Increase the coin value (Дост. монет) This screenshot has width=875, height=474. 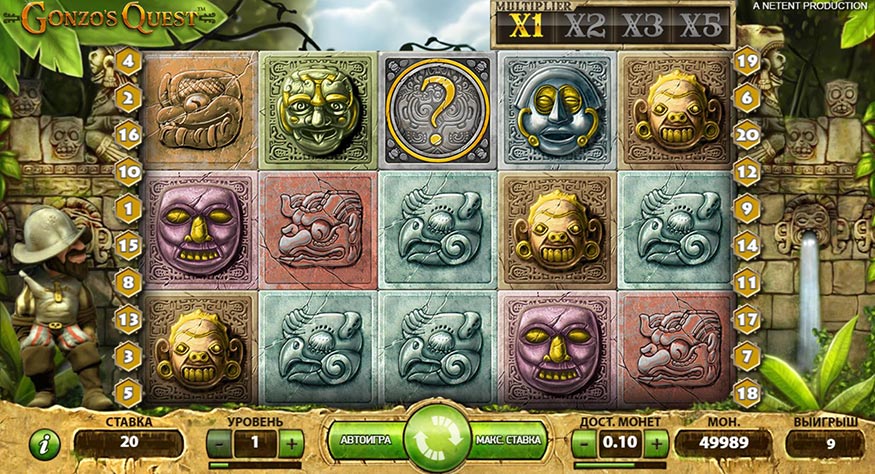click(x=656, y=441)
